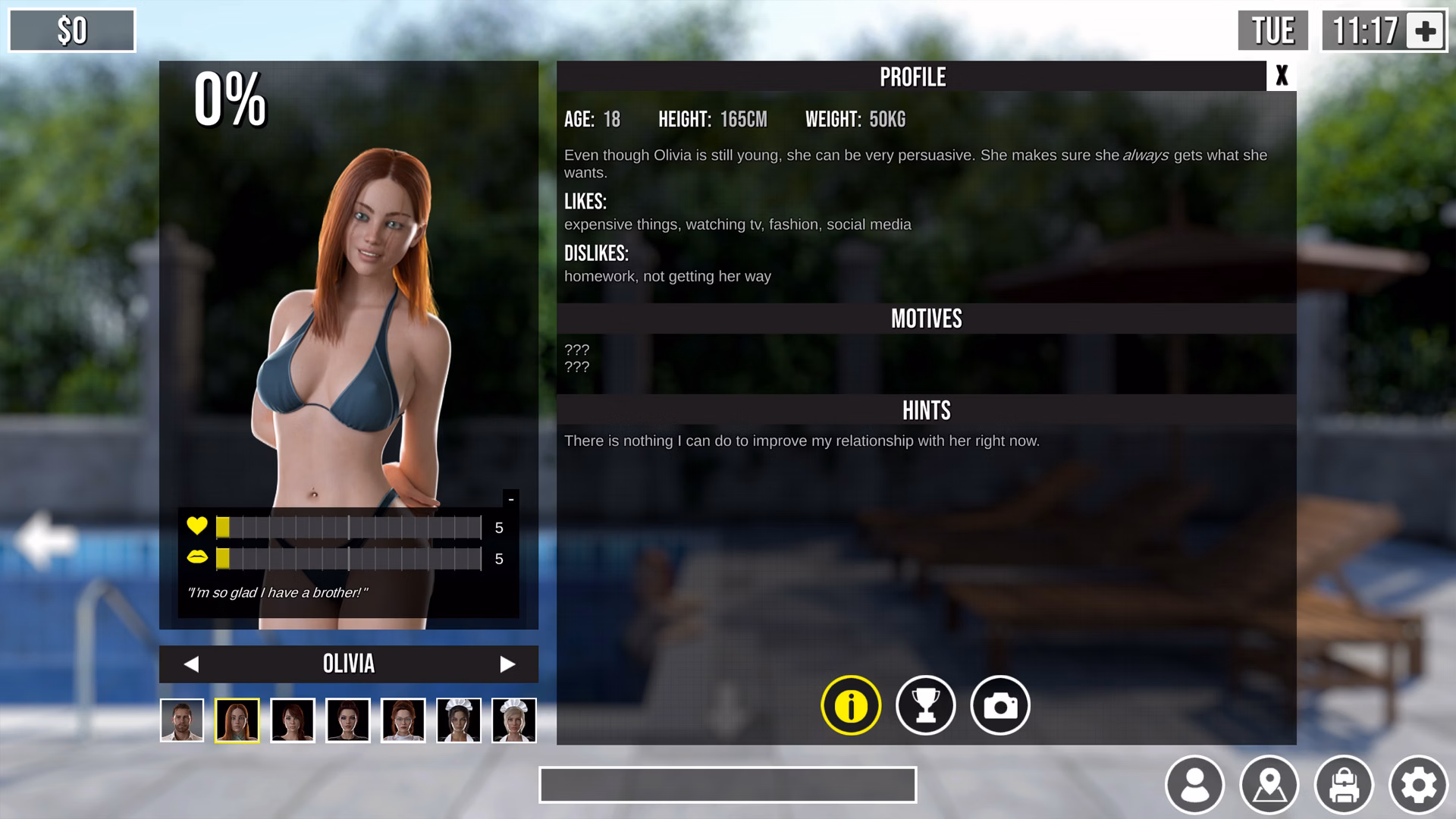
Task: Switch to the next character with the right arrow
Action: click(509, 664)
